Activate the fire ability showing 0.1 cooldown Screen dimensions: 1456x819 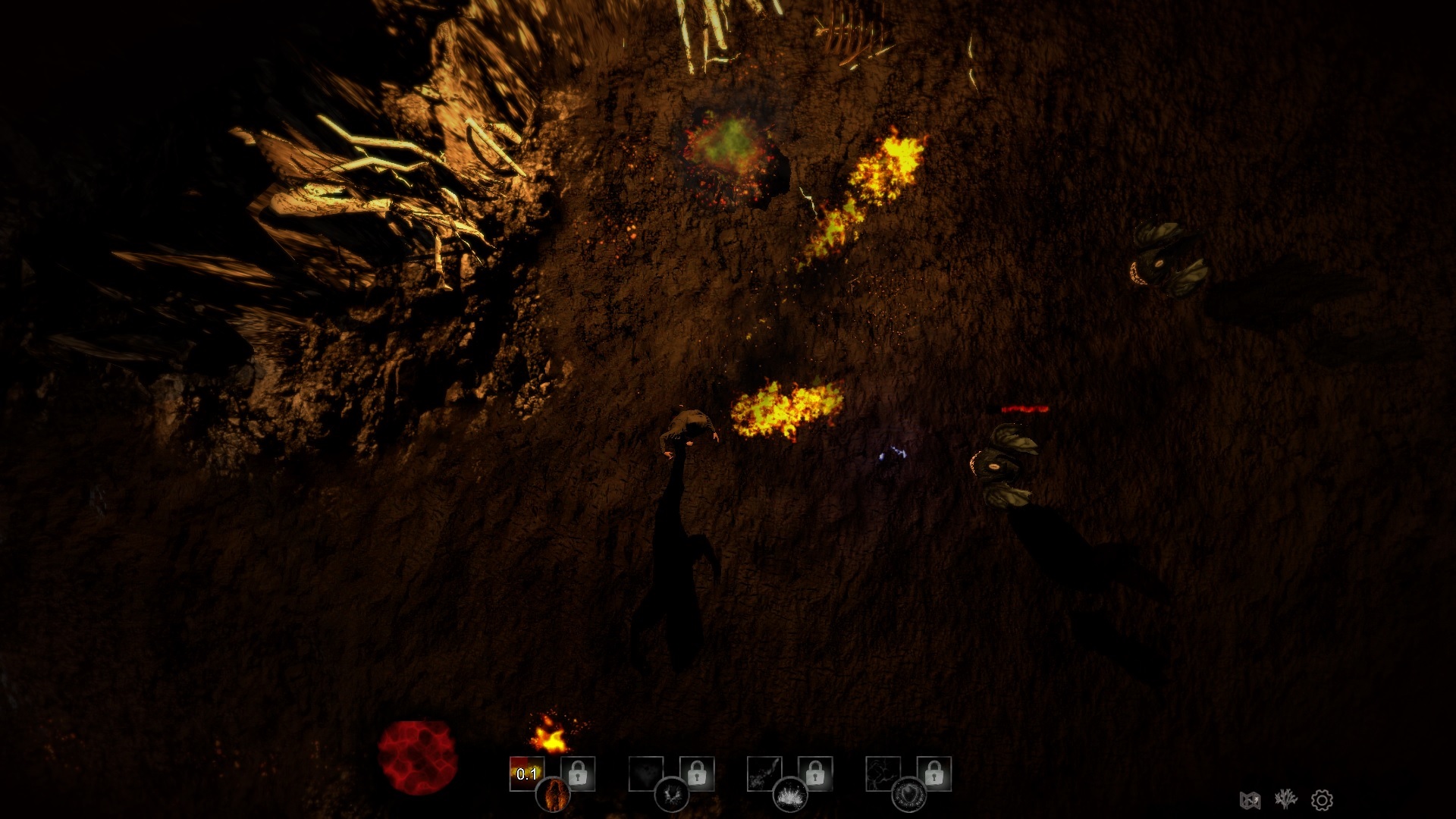coord(526,773)
